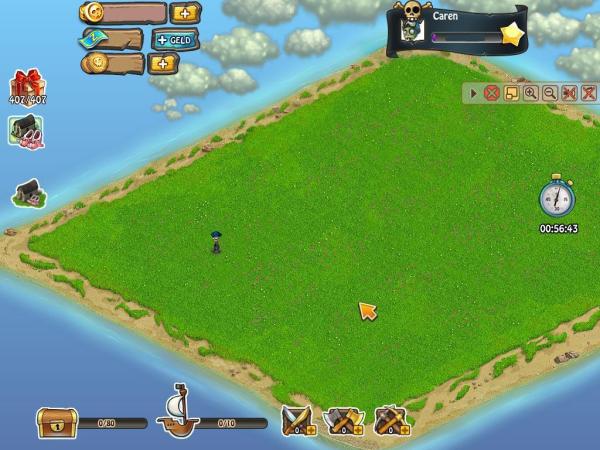Click the red circled X toolbar button

(491, 93)
